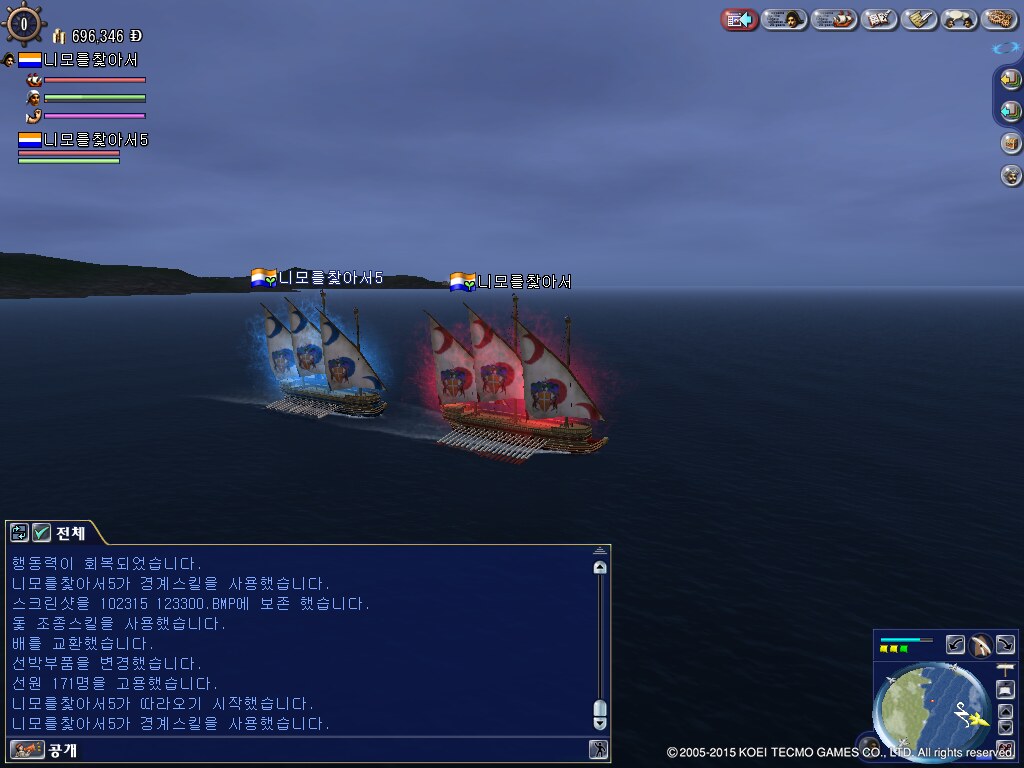The image size is (1024, 768).
Task: Turn ship right with curved arrow button
Action: pos(1005,645)
